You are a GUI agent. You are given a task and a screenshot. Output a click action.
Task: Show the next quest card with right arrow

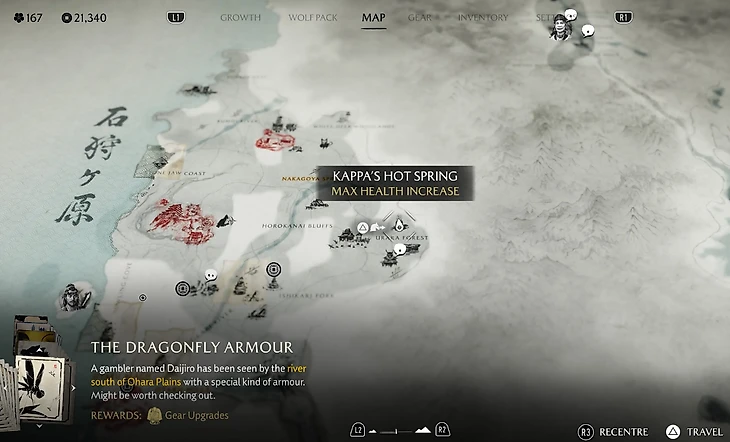coord(73,388)
